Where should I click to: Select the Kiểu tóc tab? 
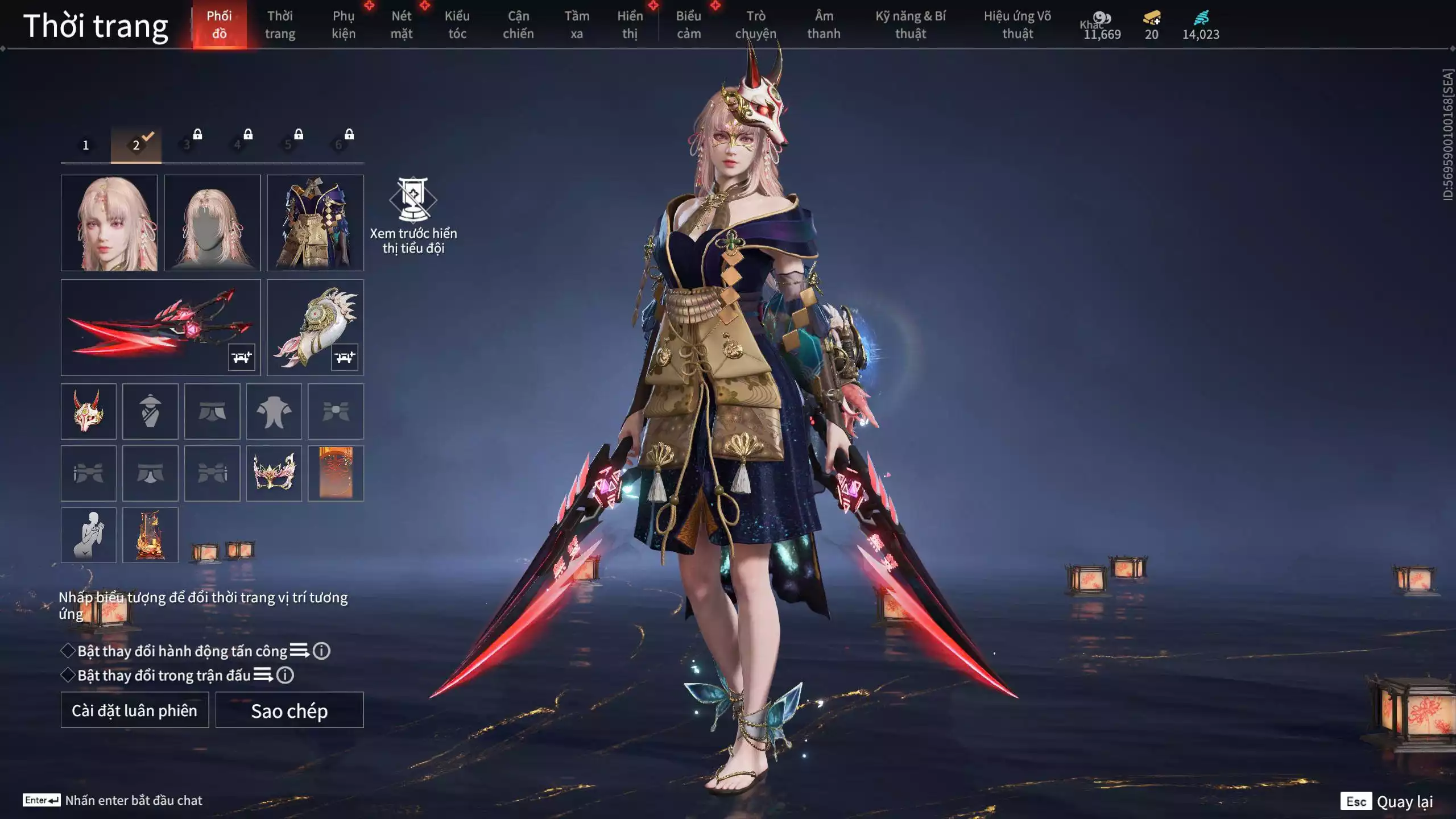click(457, 24)
